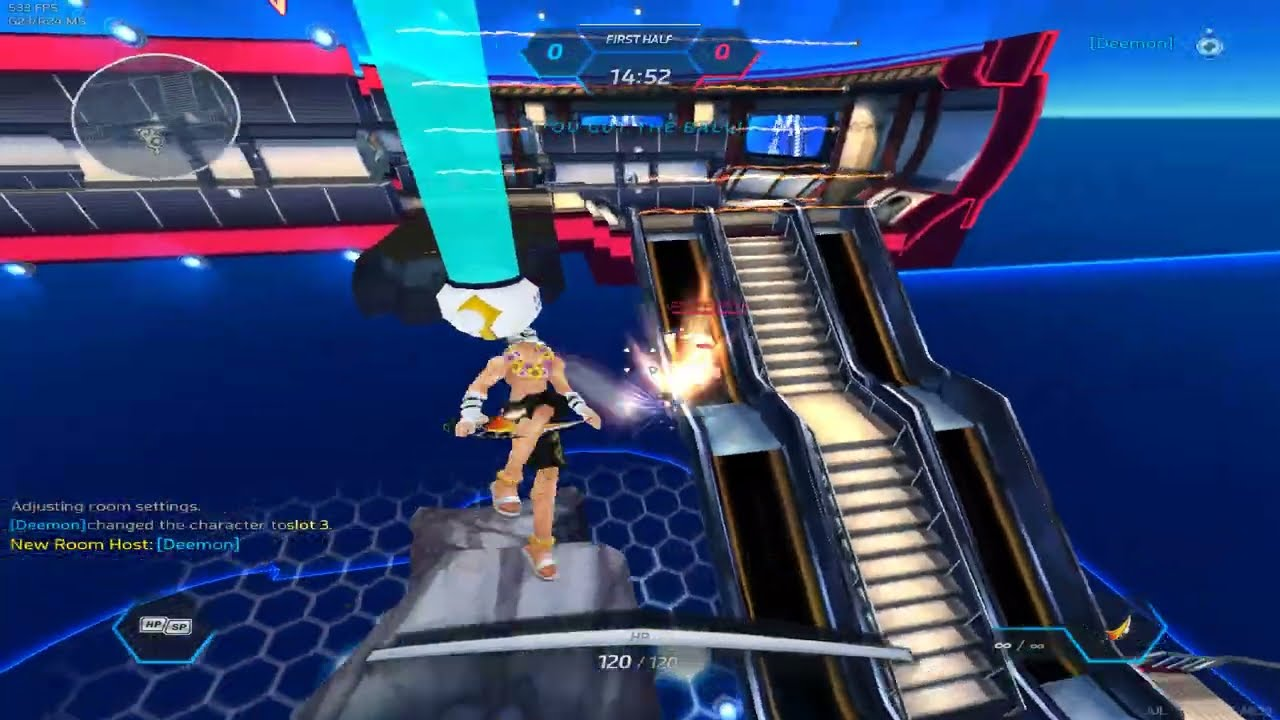1280x720 pixels.
Task: Click the [Deemon] player name tag
Action: click(1131, 44)
